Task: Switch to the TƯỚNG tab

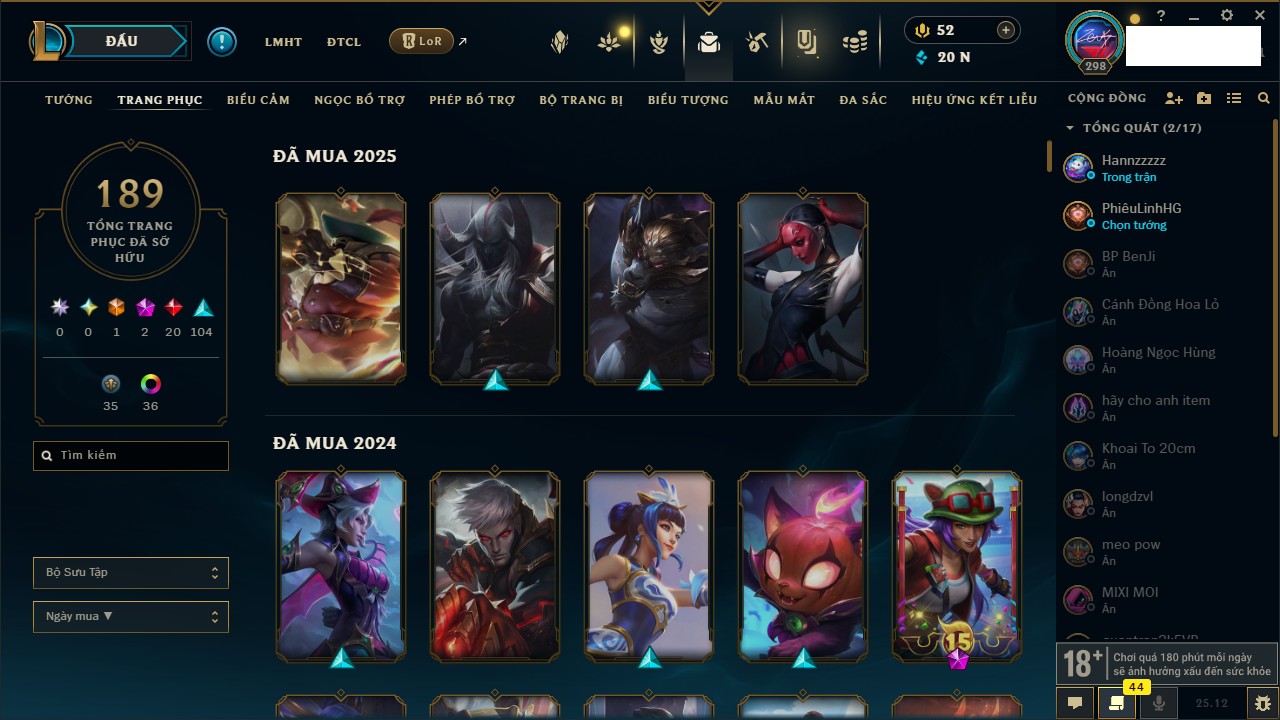Action: point(69,100)
